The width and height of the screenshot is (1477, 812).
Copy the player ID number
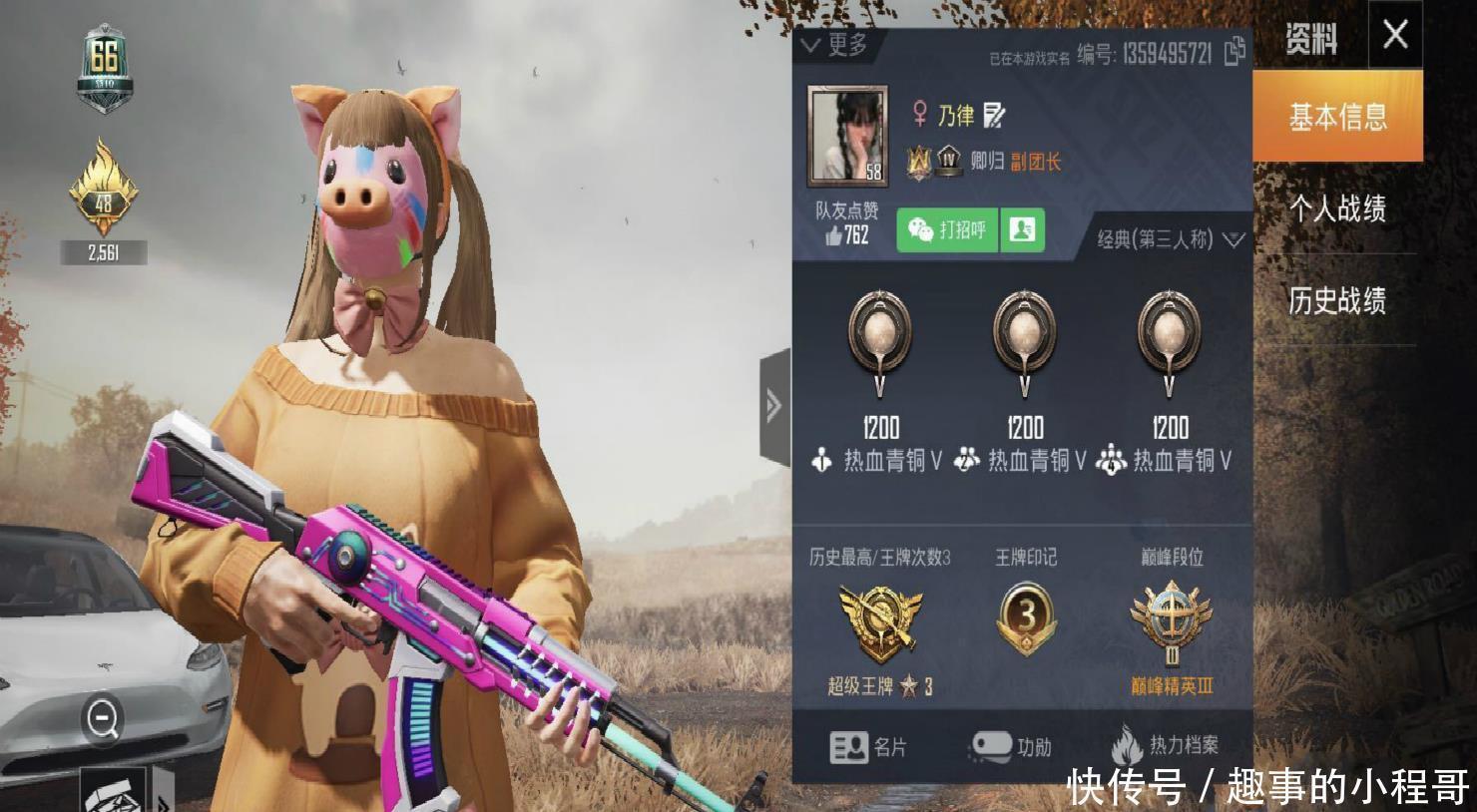click(1235, 51)
